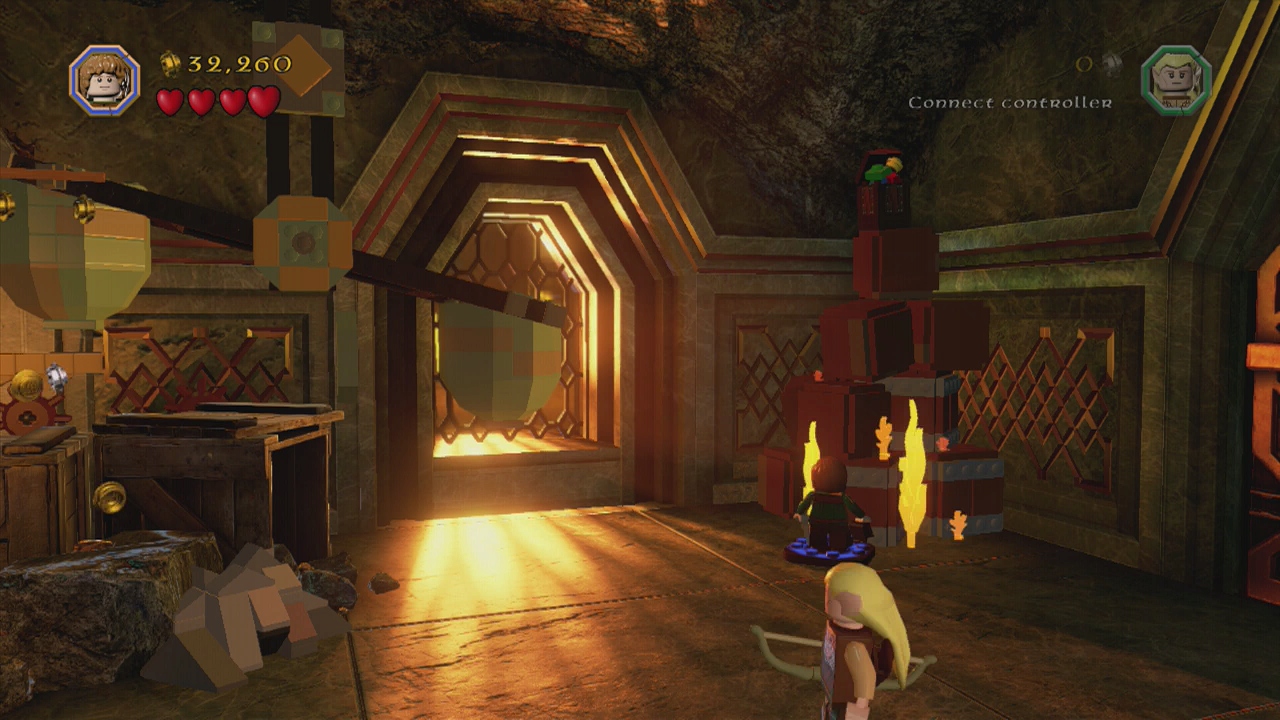Click the Connect controller prompt
Screen dimensions: 1280x720
click(x=1010, y=103)
